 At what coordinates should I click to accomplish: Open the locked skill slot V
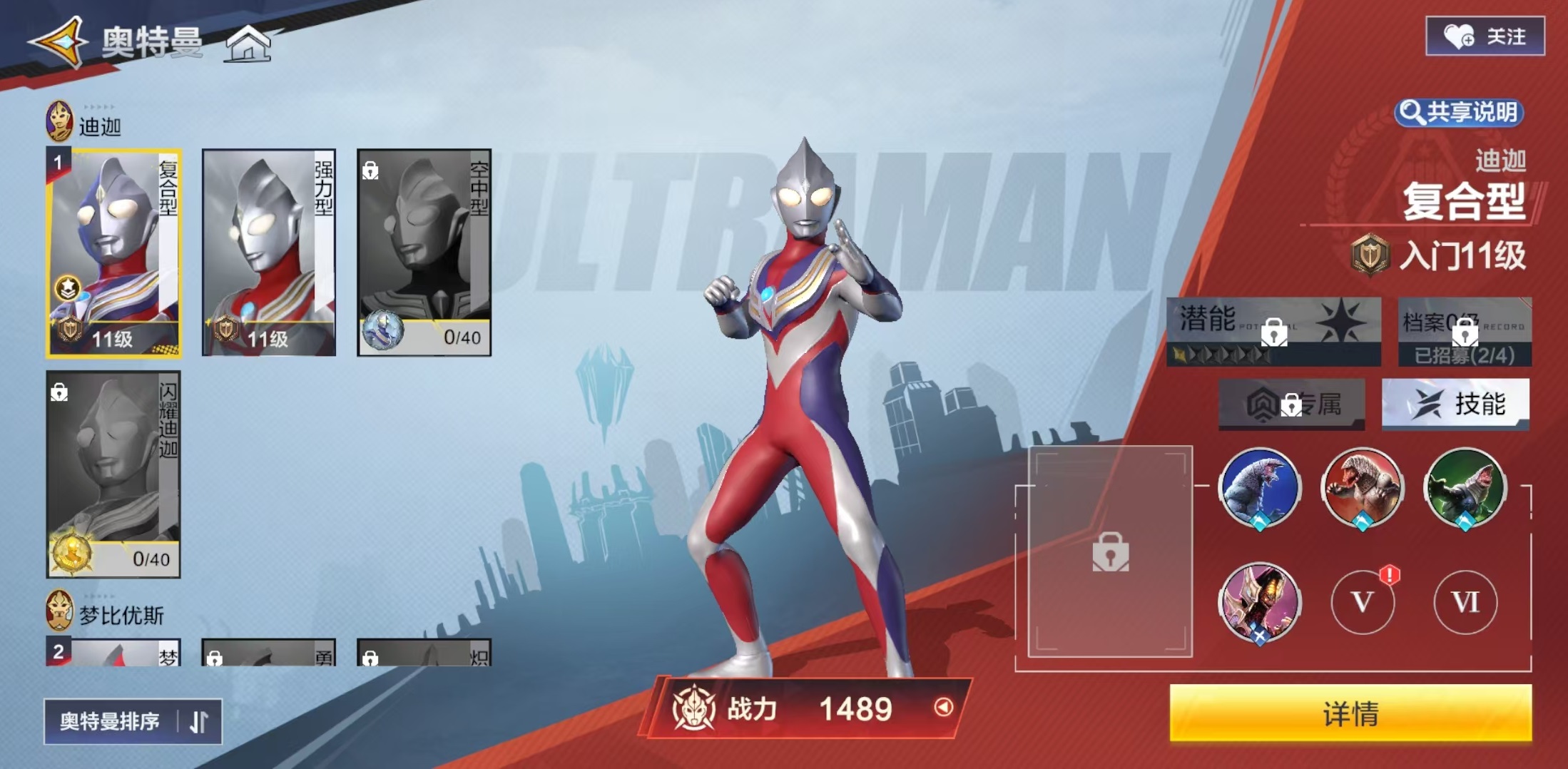click(1363, 602)
